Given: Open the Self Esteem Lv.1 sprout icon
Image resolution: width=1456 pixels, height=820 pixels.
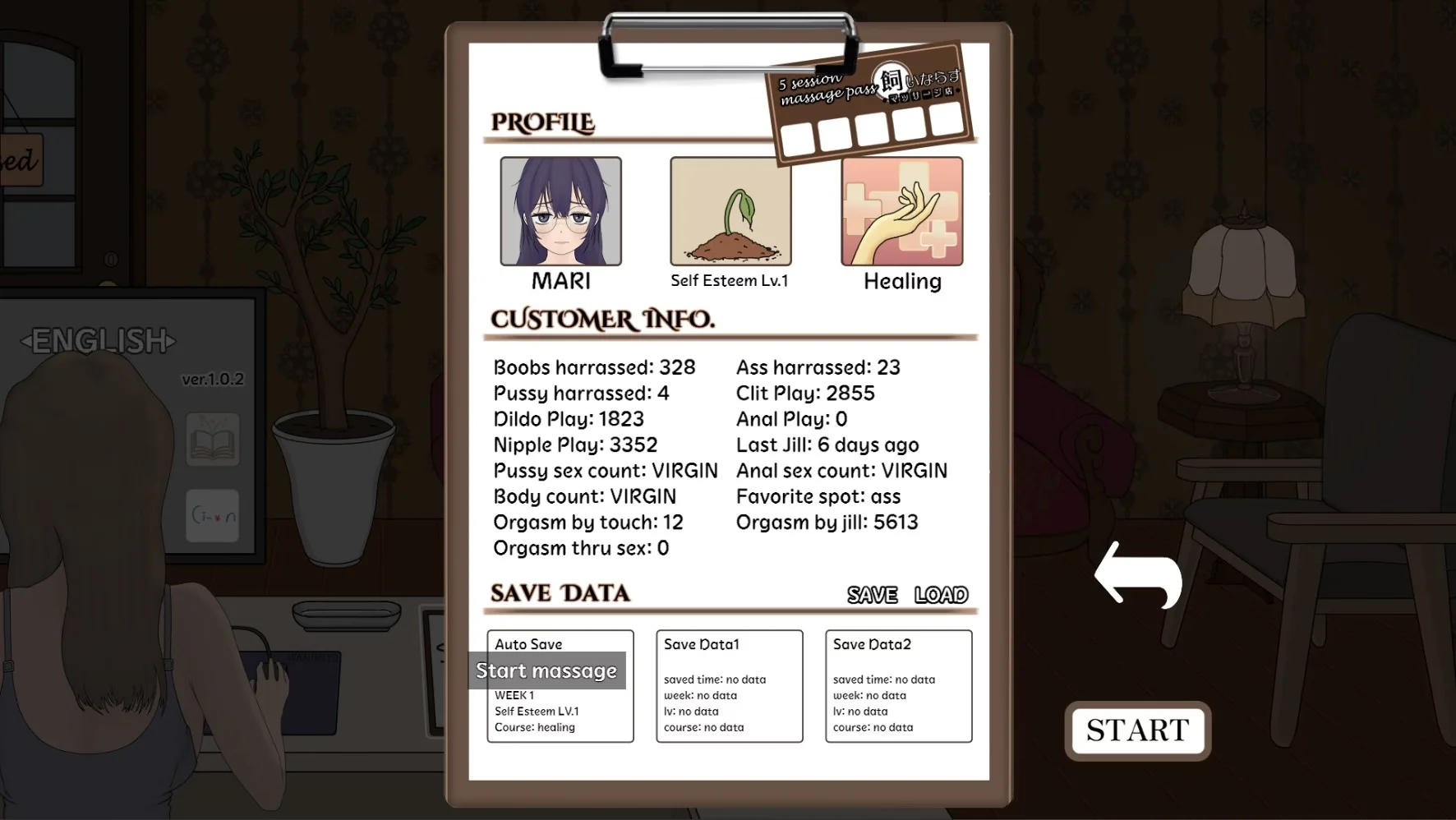Looking at the screenshot, I should 730,212.
